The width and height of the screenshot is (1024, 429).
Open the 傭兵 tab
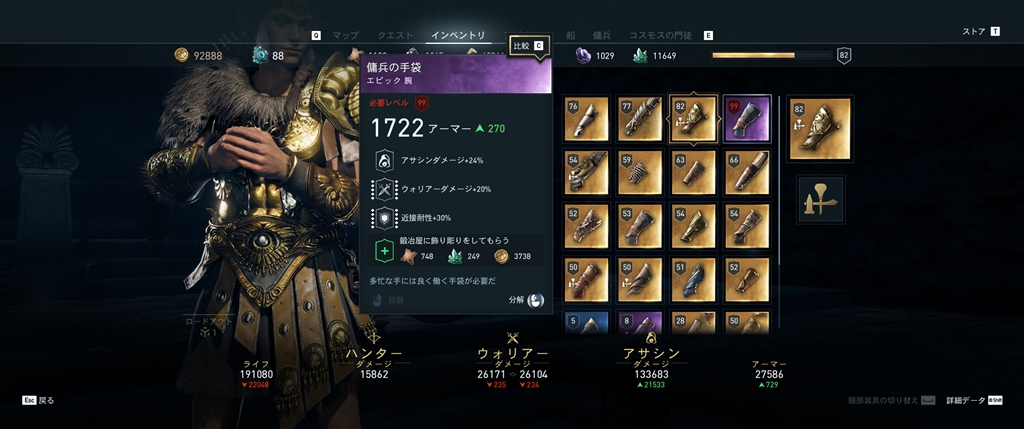pos(601,35)
